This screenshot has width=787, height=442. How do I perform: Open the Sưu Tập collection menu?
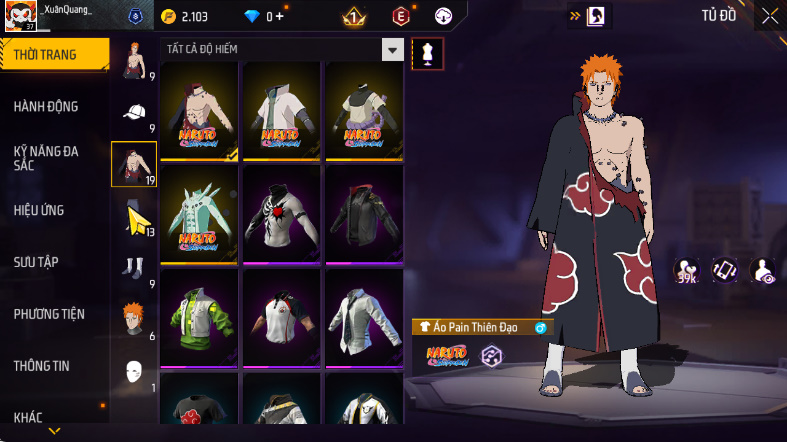coord(36,262)
